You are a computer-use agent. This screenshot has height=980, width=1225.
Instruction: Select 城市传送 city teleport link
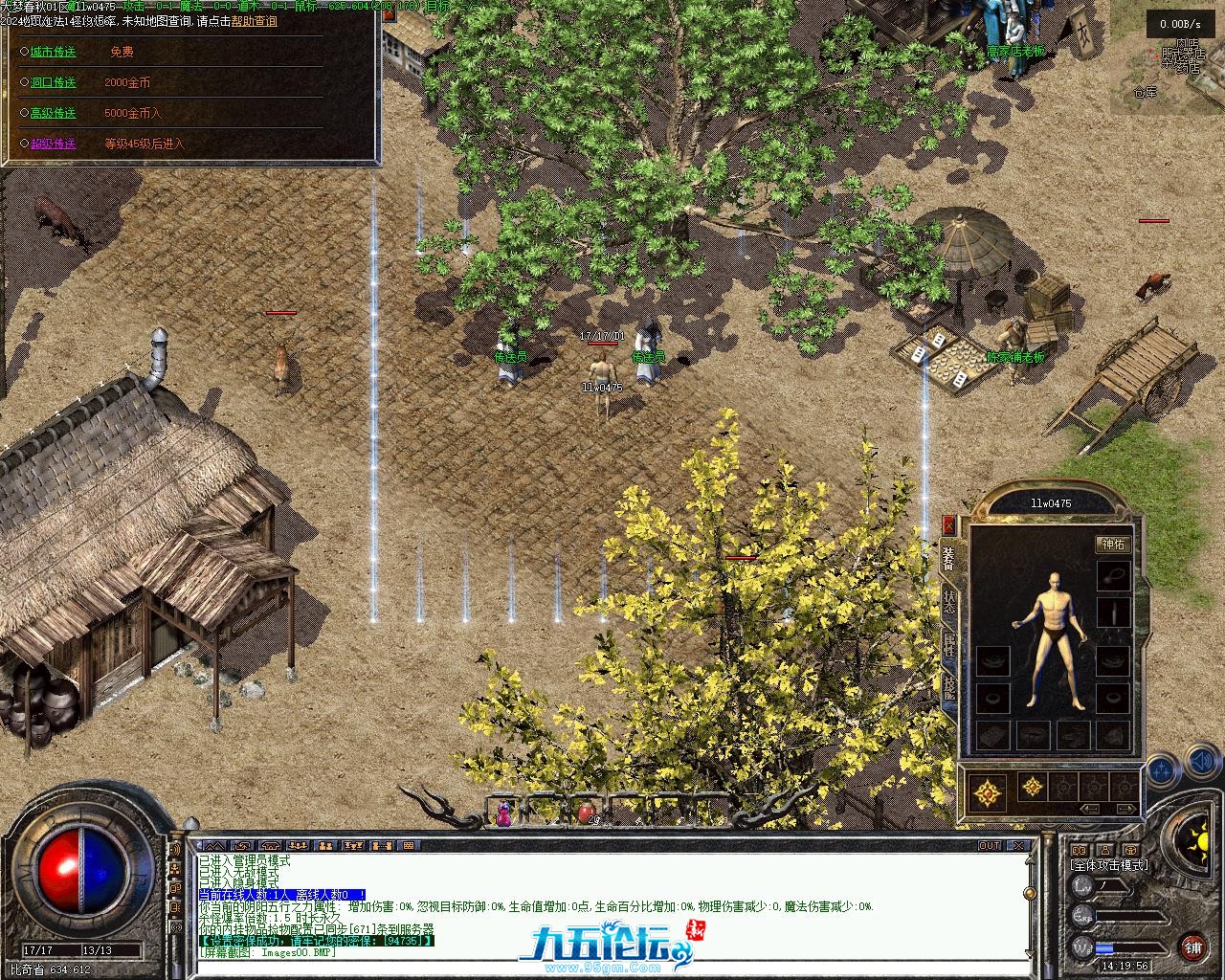(x=53, y=52)
